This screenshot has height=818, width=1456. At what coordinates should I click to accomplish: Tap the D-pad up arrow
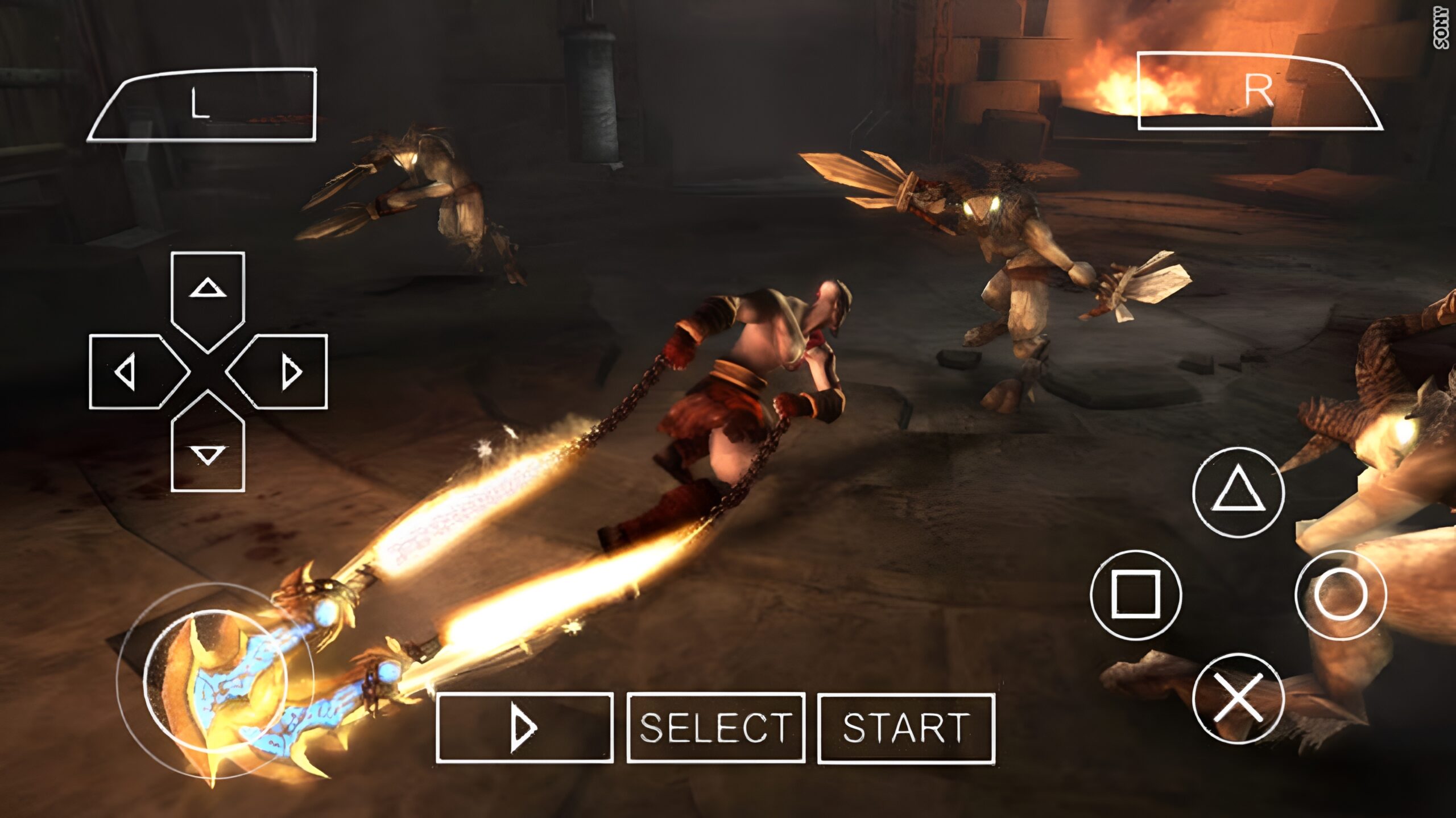(x=208, y=296)
